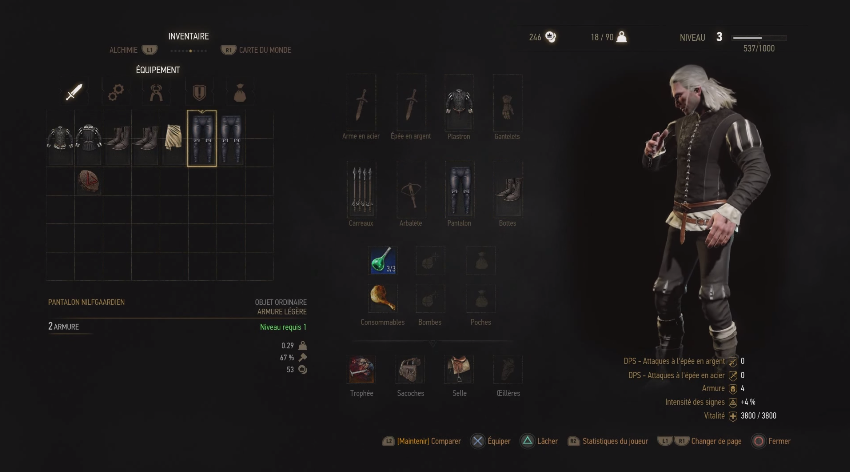Show the quest items shield tab
850x472 pixels.
199,93
